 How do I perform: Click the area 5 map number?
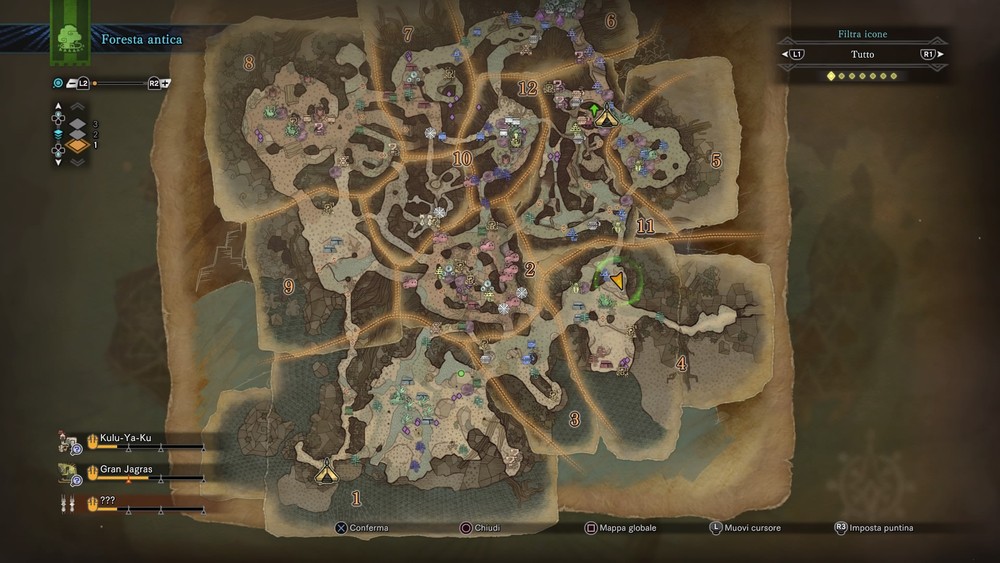pyautogui.click(x=715, y=159)
